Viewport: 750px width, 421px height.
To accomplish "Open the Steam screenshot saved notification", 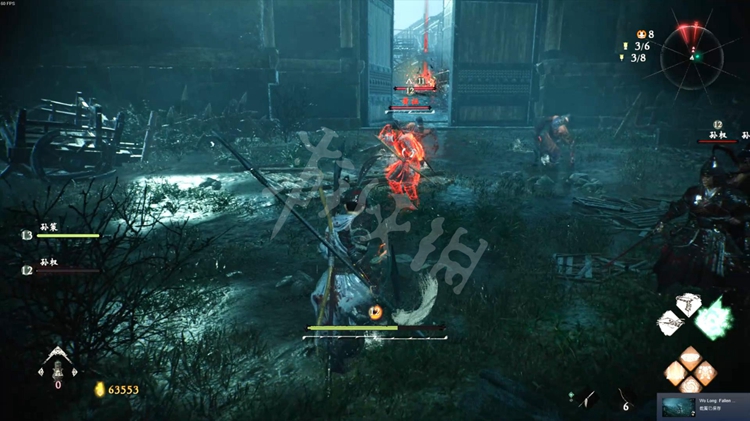I will [x=703, y=406].
